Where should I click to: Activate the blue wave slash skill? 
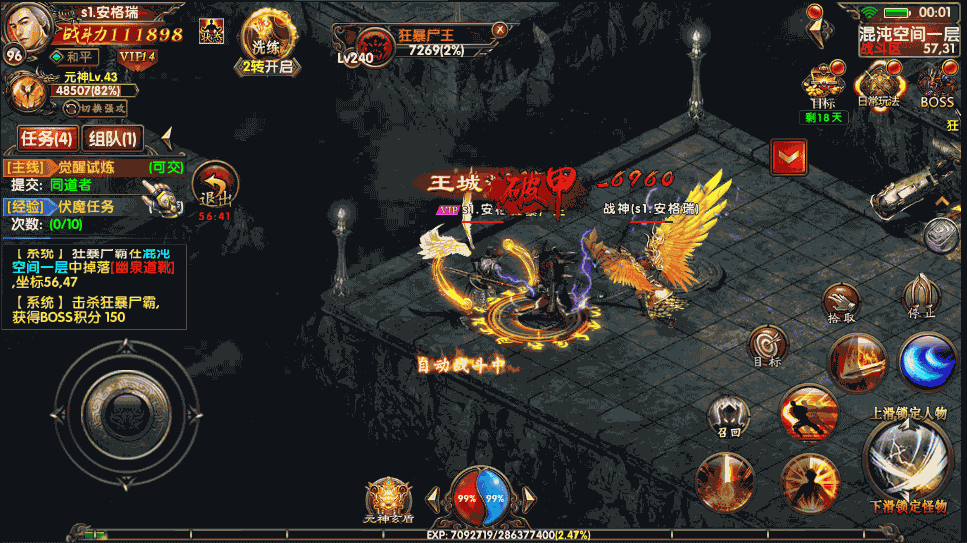coord(927,362)
